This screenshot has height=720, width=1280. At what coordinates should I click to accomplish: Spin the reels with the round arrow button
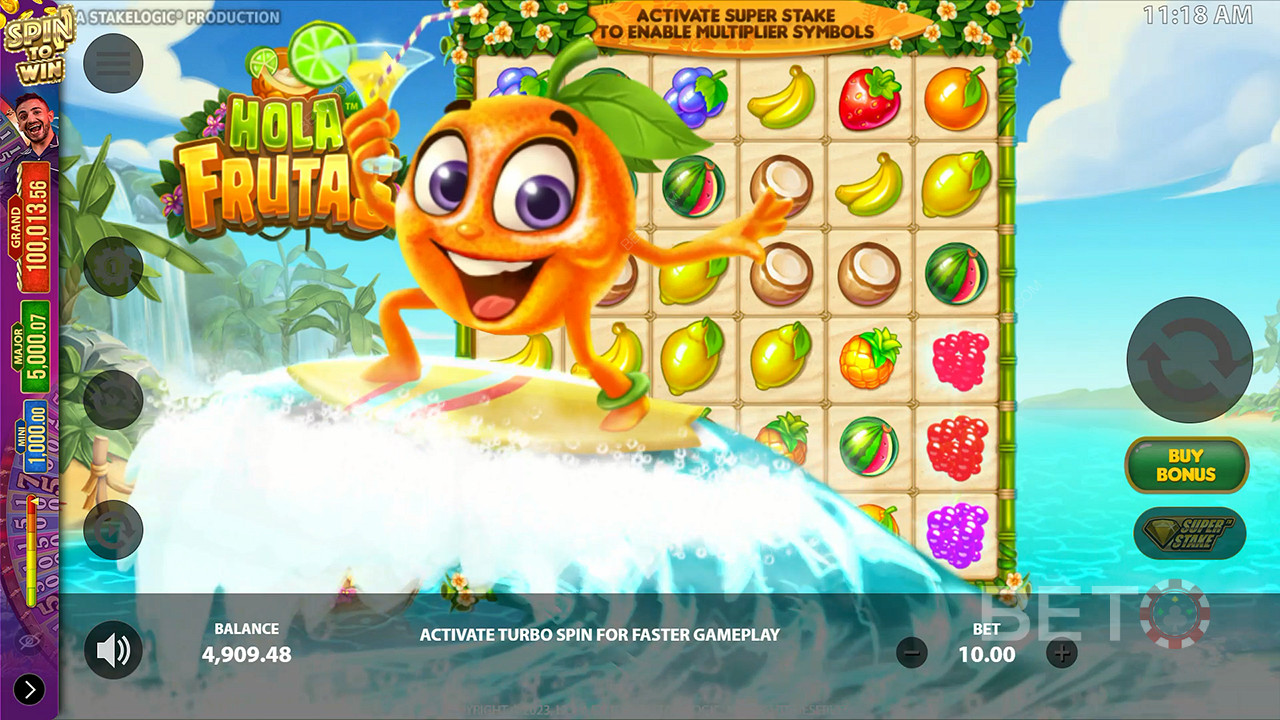[1189, 360]
